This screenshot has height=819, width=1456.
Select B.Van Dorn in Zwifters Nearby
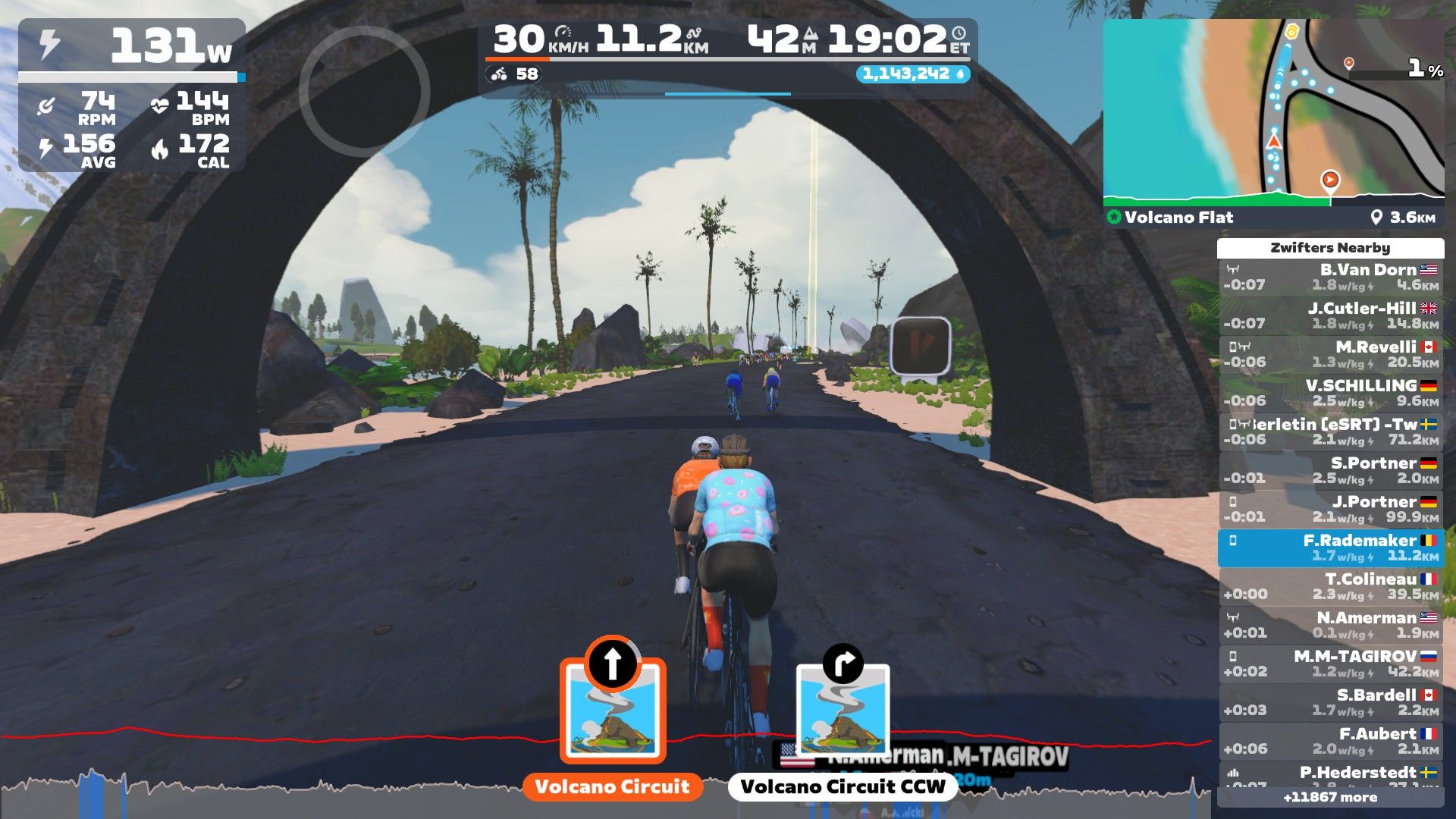click(x=1330, y=278)
